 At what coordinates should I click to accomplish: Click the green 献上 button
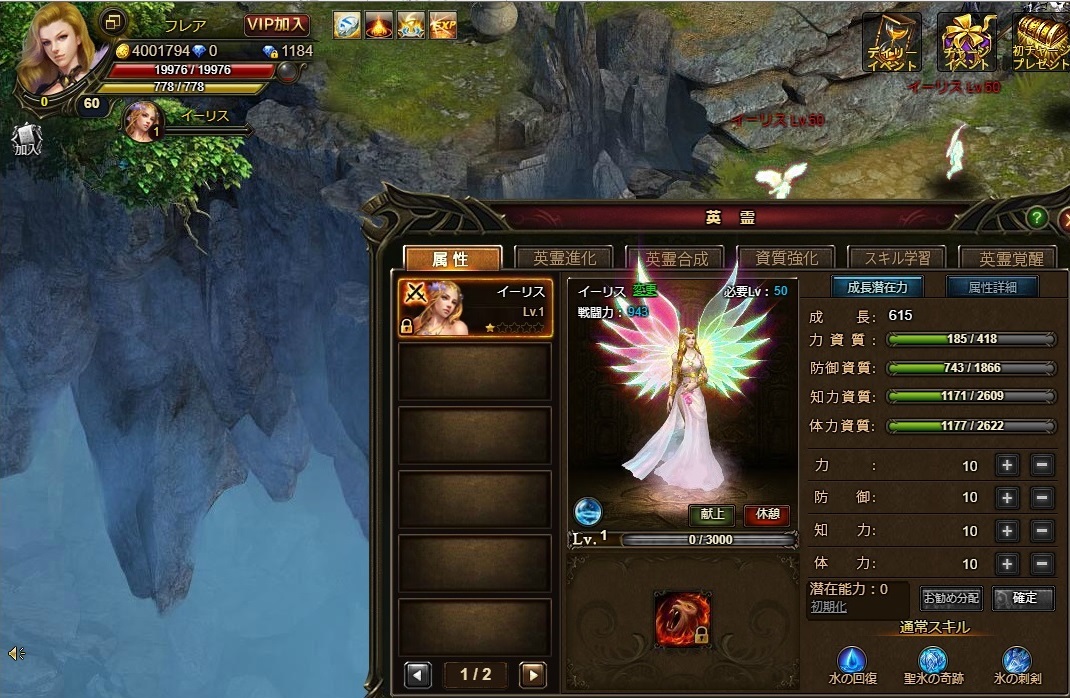pyautogui.click(x=712, y=516)
